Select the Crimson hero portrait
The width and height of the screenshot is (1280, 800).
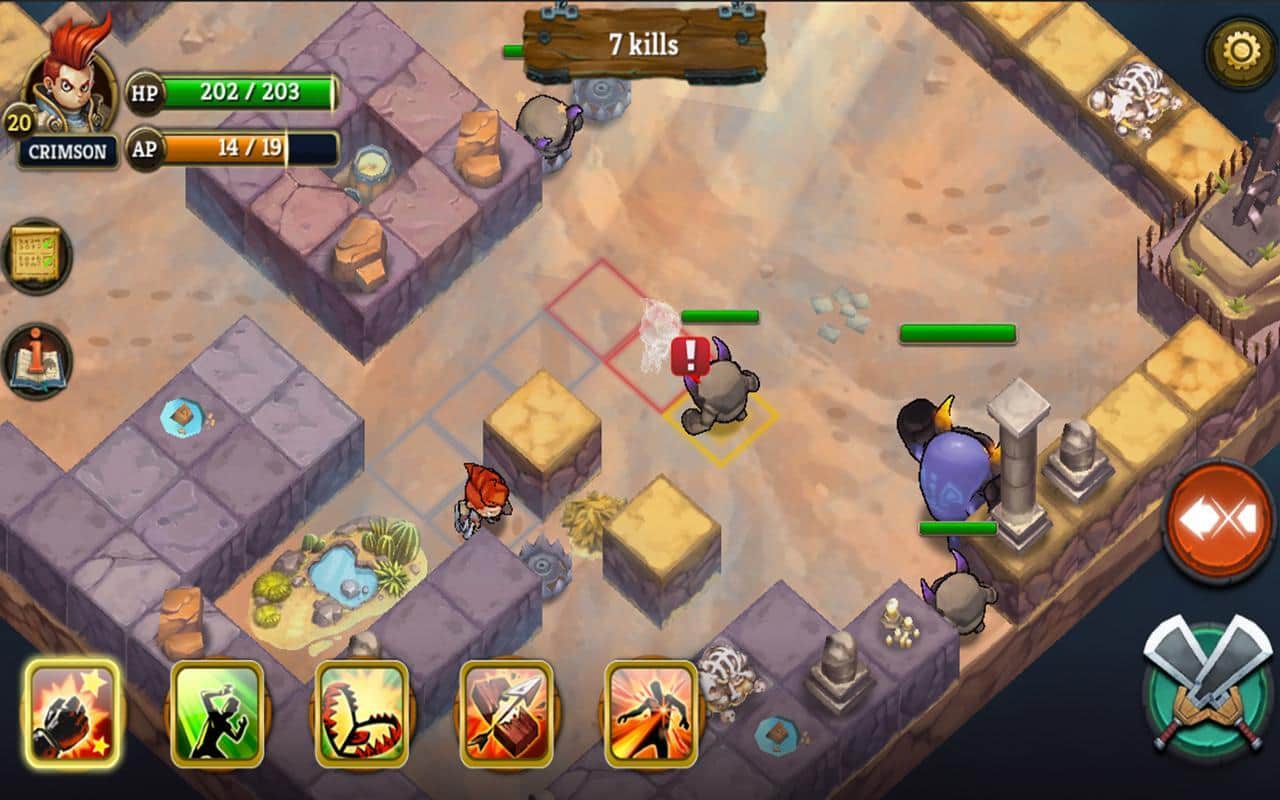[70, 90]
